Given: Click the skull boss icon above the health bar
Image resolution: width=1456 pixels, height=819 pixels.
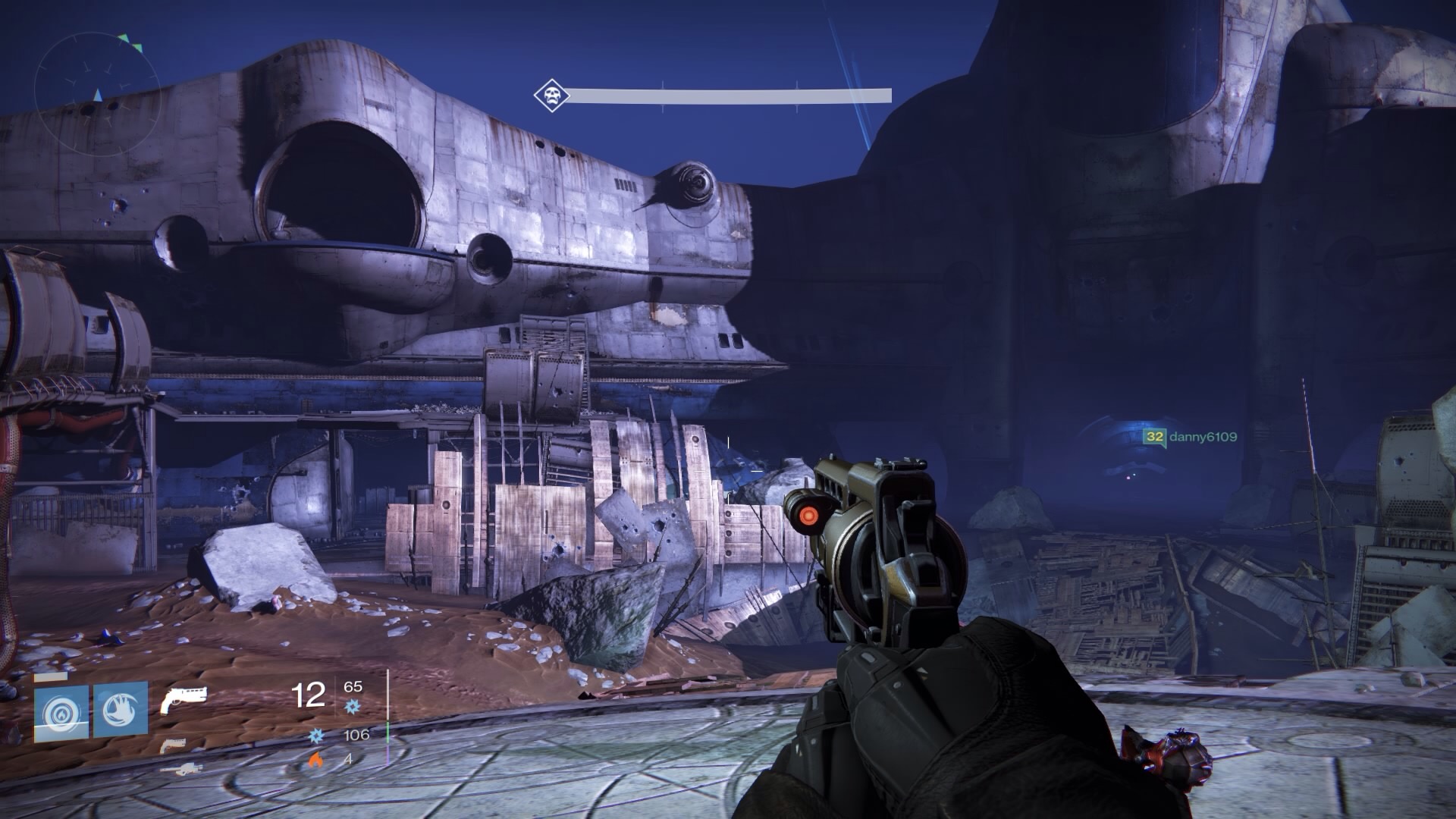Looking at the screenshot, I should 551,93.
